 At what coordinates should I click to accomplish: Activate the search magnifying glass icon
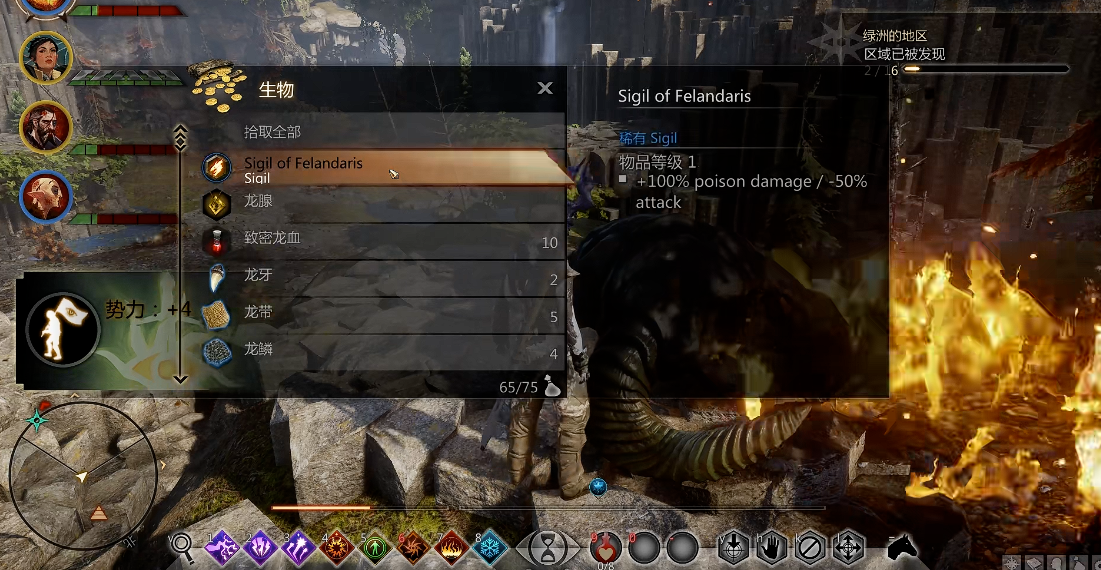coord(183,546)
